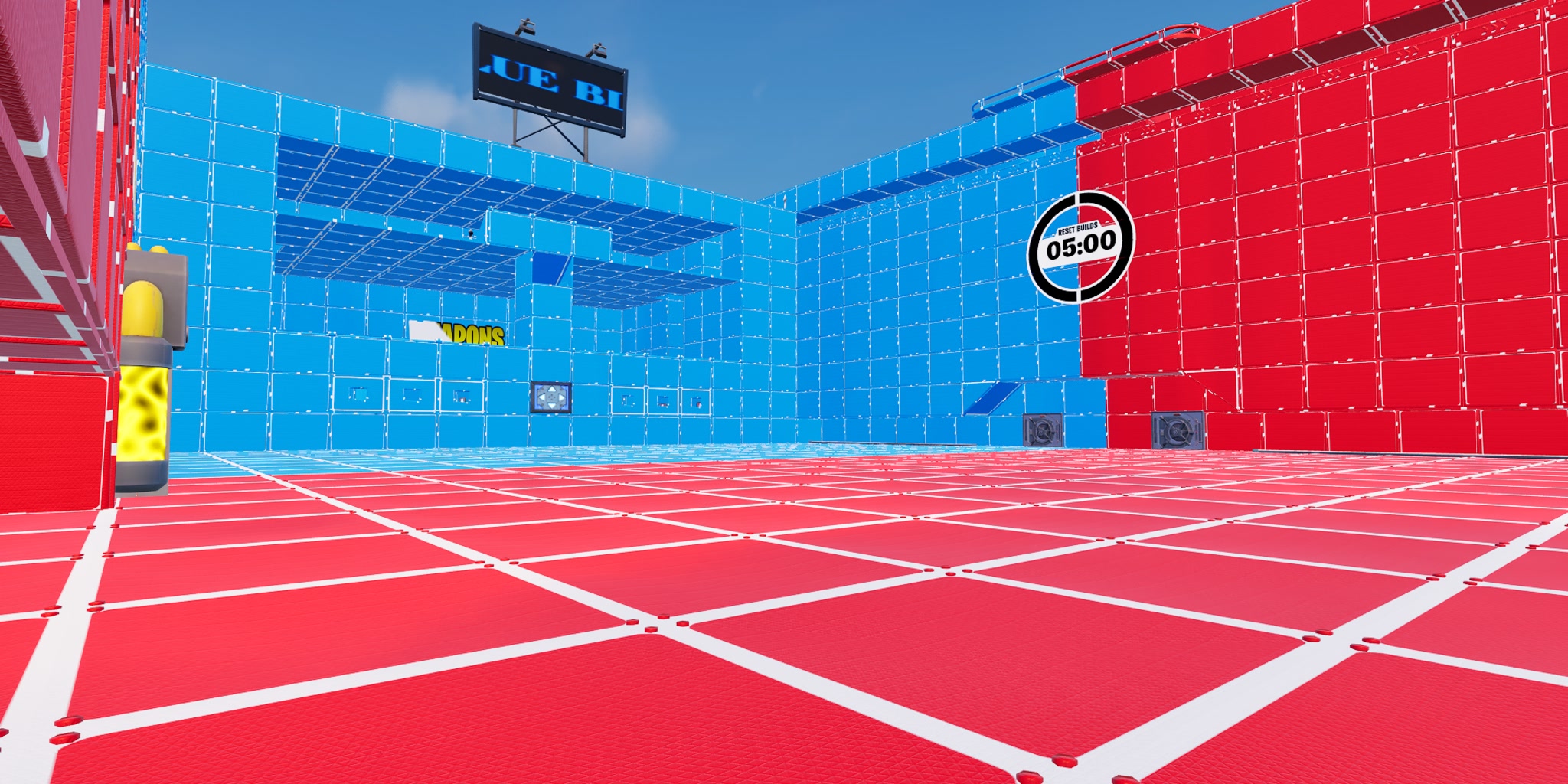Screen dimensions: 1568x784
Task: Click a red floor tile in the arena center
Action: pyautogui.click(x=766, y=612)
